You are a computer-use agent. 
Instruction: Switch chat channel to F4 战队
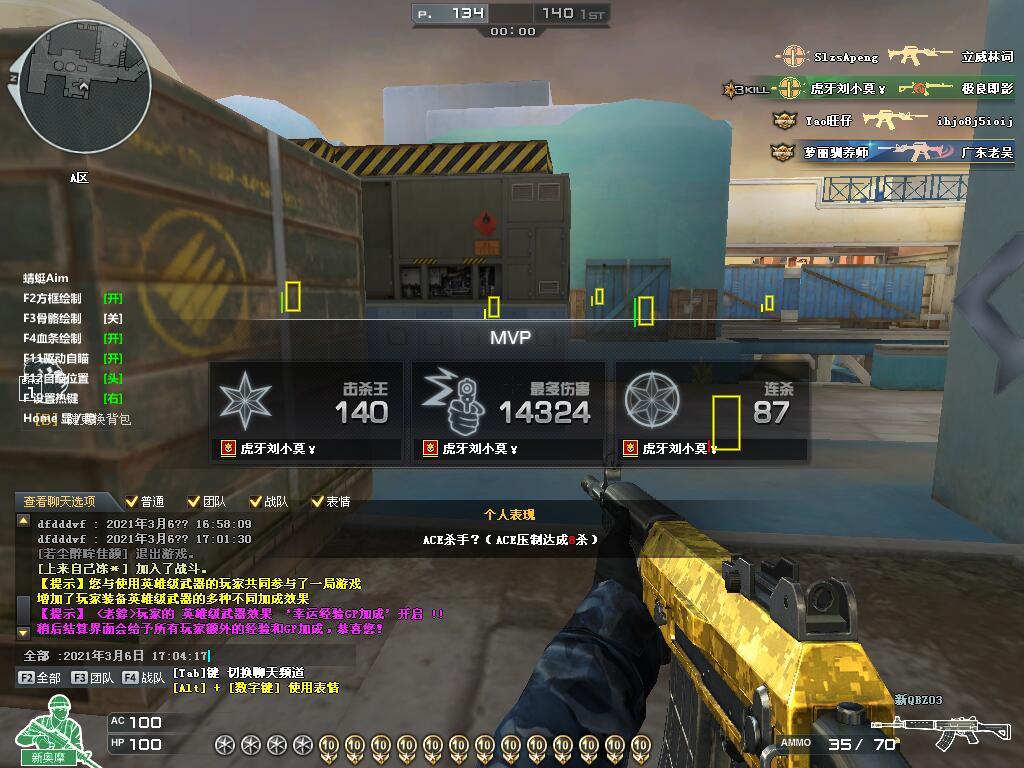tap(145, 677)
